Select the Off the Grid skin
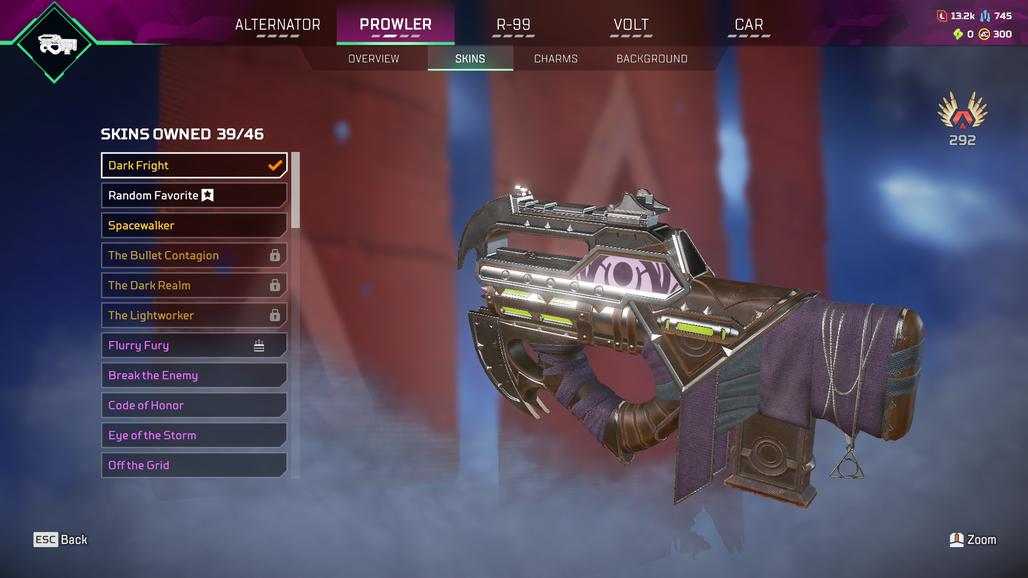 point(194,466)
